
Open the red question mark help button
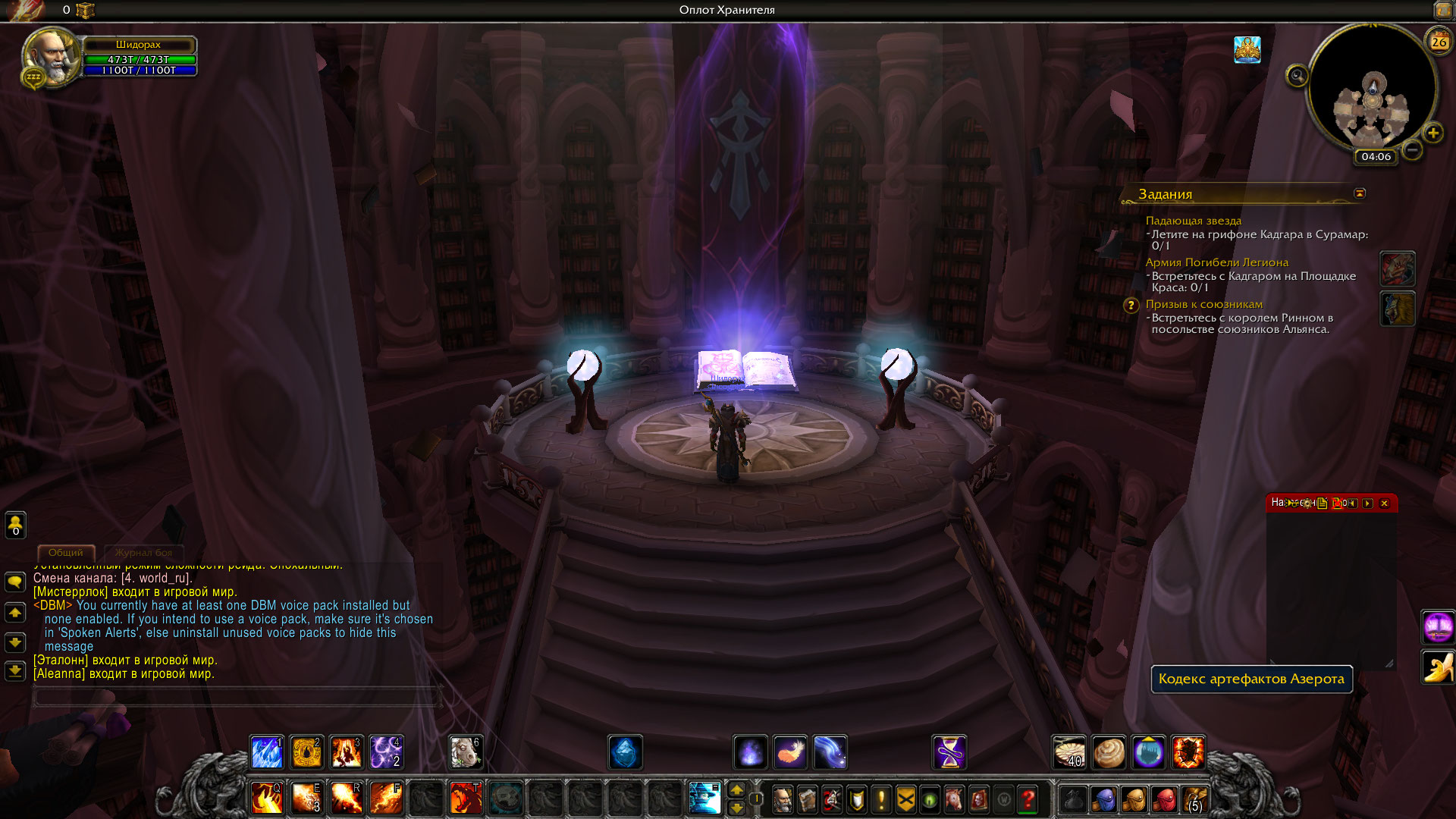tap(1028, 799)
